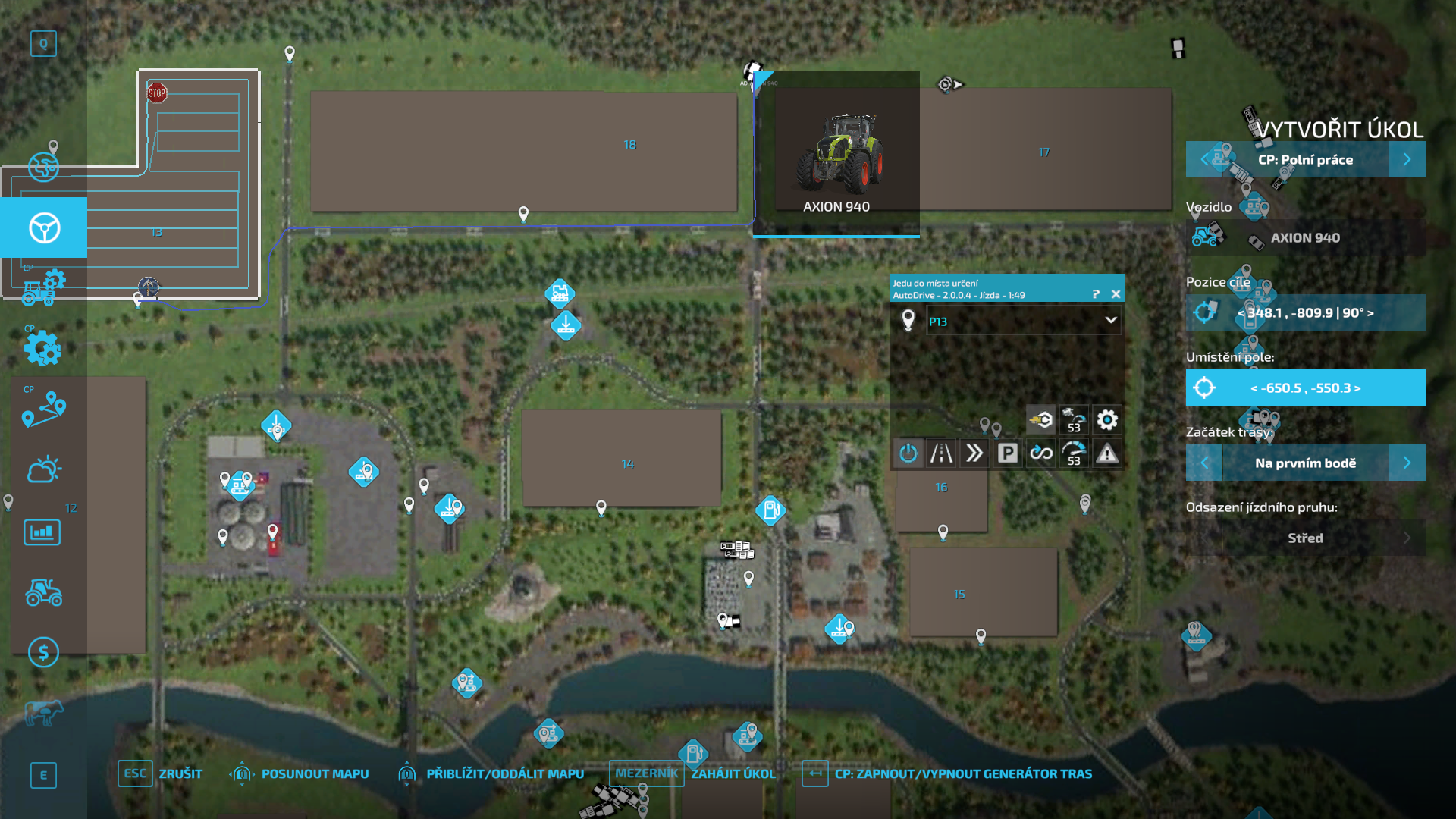The height and width of the screenshot is (819, 1456).
Task: Open the finances dollar tab
Action: coord(43,652)
